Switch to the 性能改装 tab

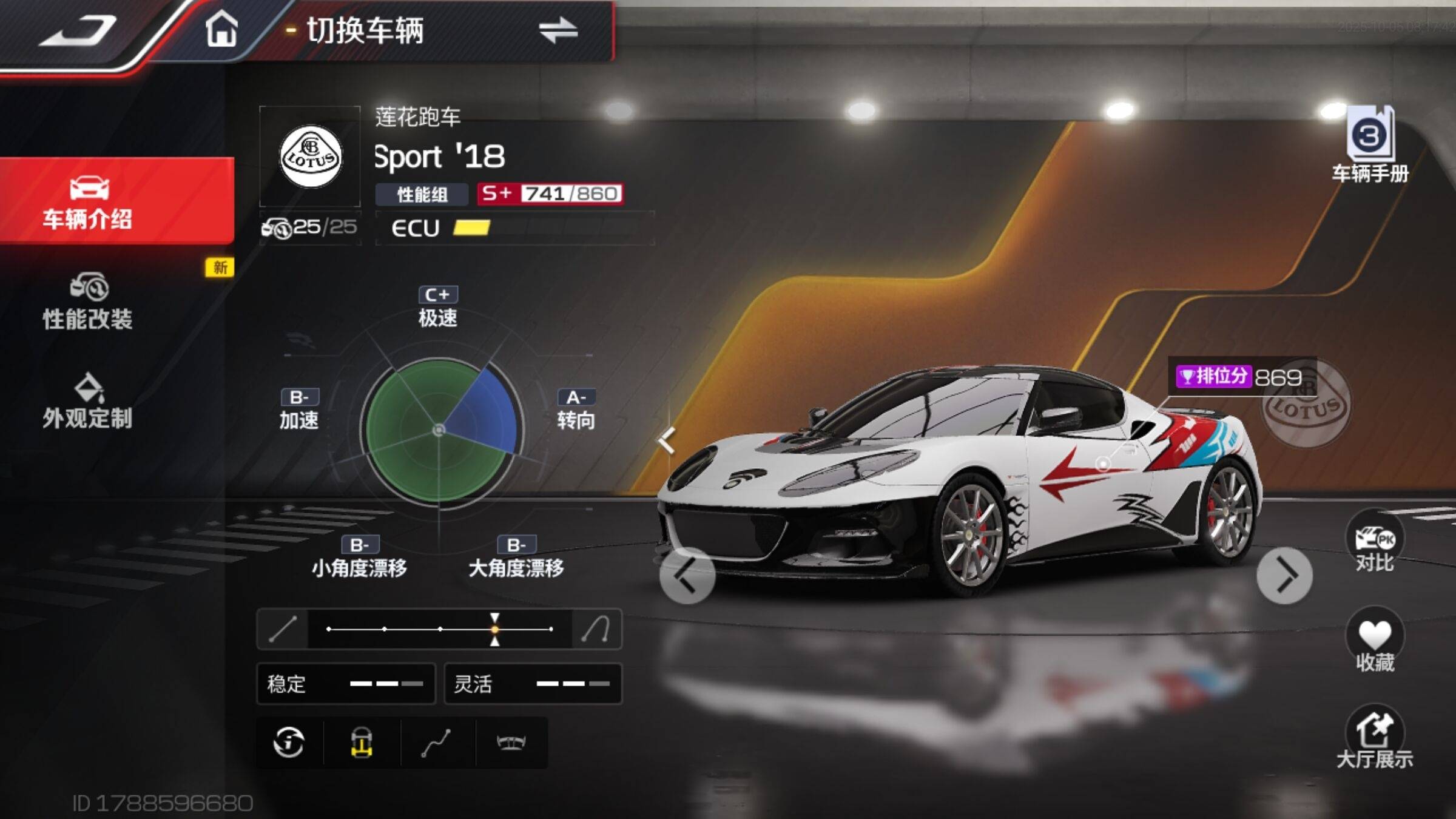pos(88,302)
